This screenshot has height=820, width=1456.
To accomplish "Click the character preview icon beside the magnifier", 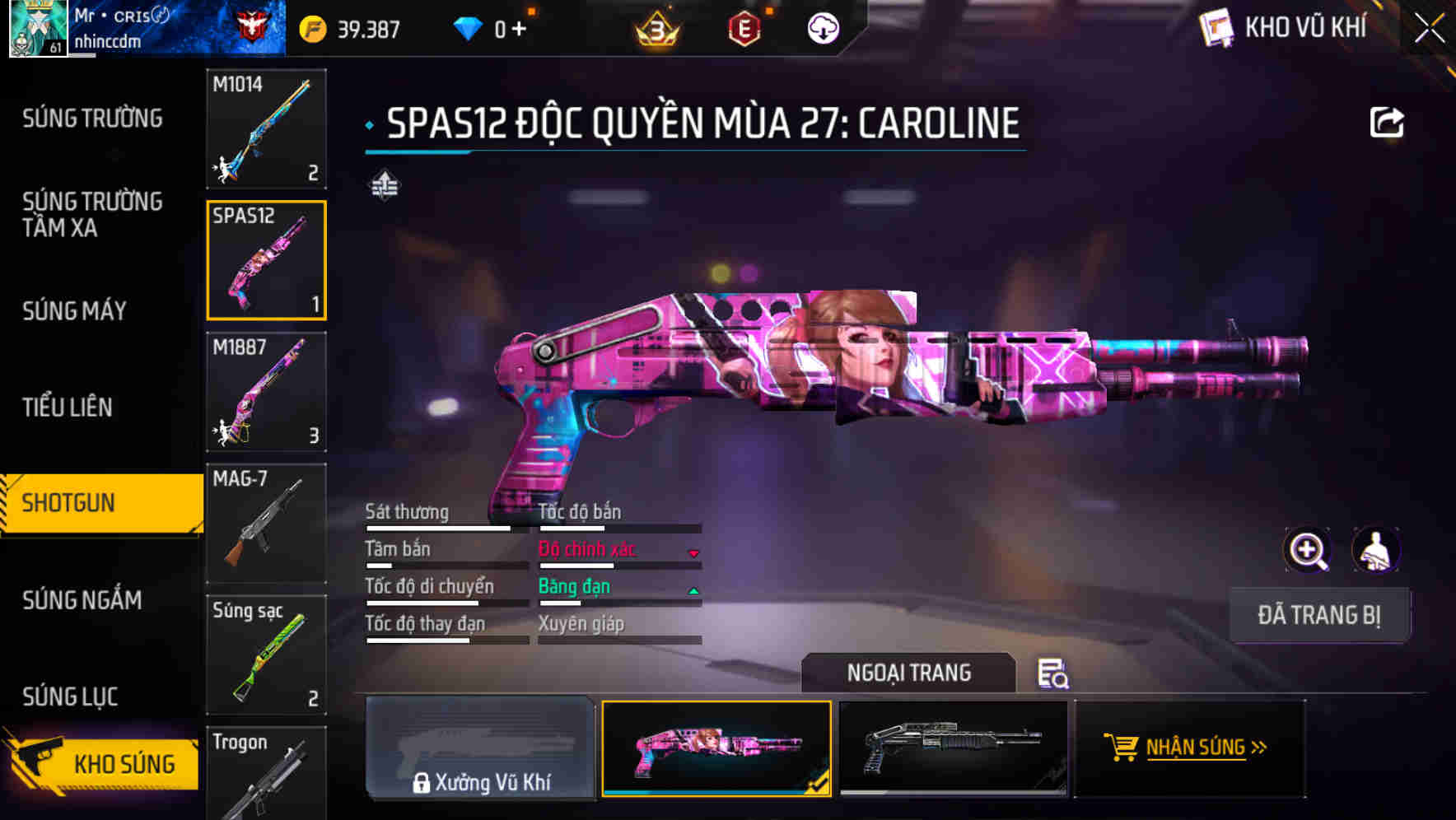I will tap(1378, 550).
